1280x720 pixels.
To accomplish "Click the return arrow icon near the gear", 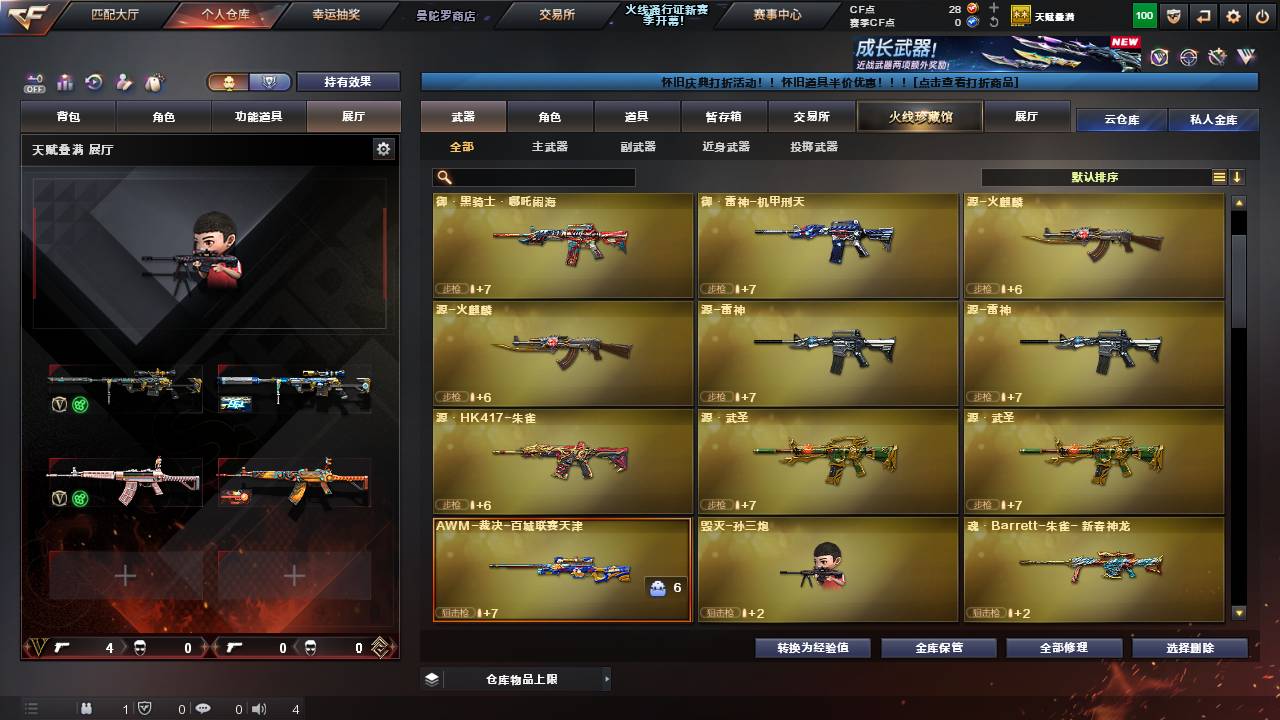I will [1203, 16].
